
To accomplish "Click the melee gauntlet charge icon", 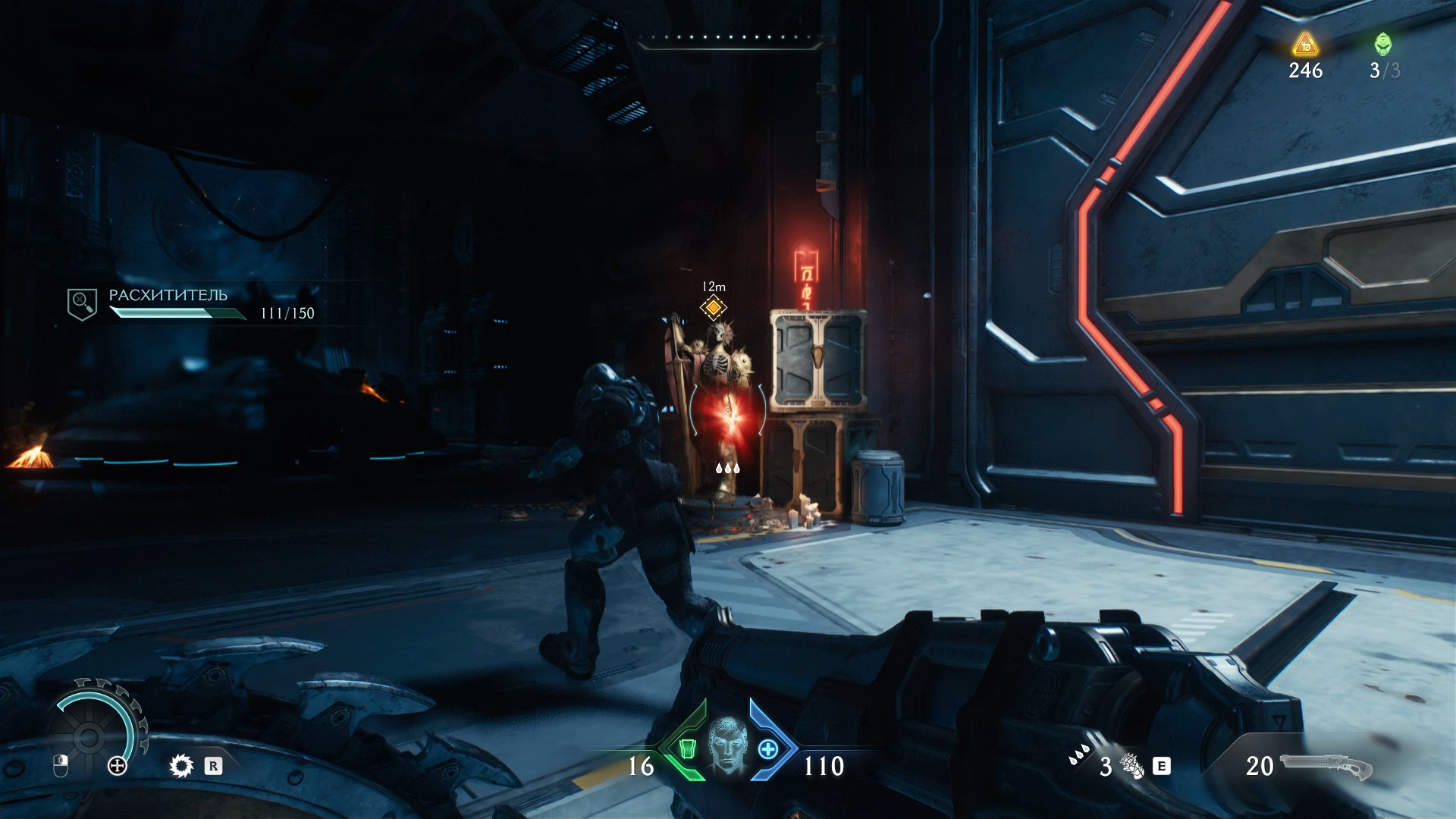I will (1131, 766).
